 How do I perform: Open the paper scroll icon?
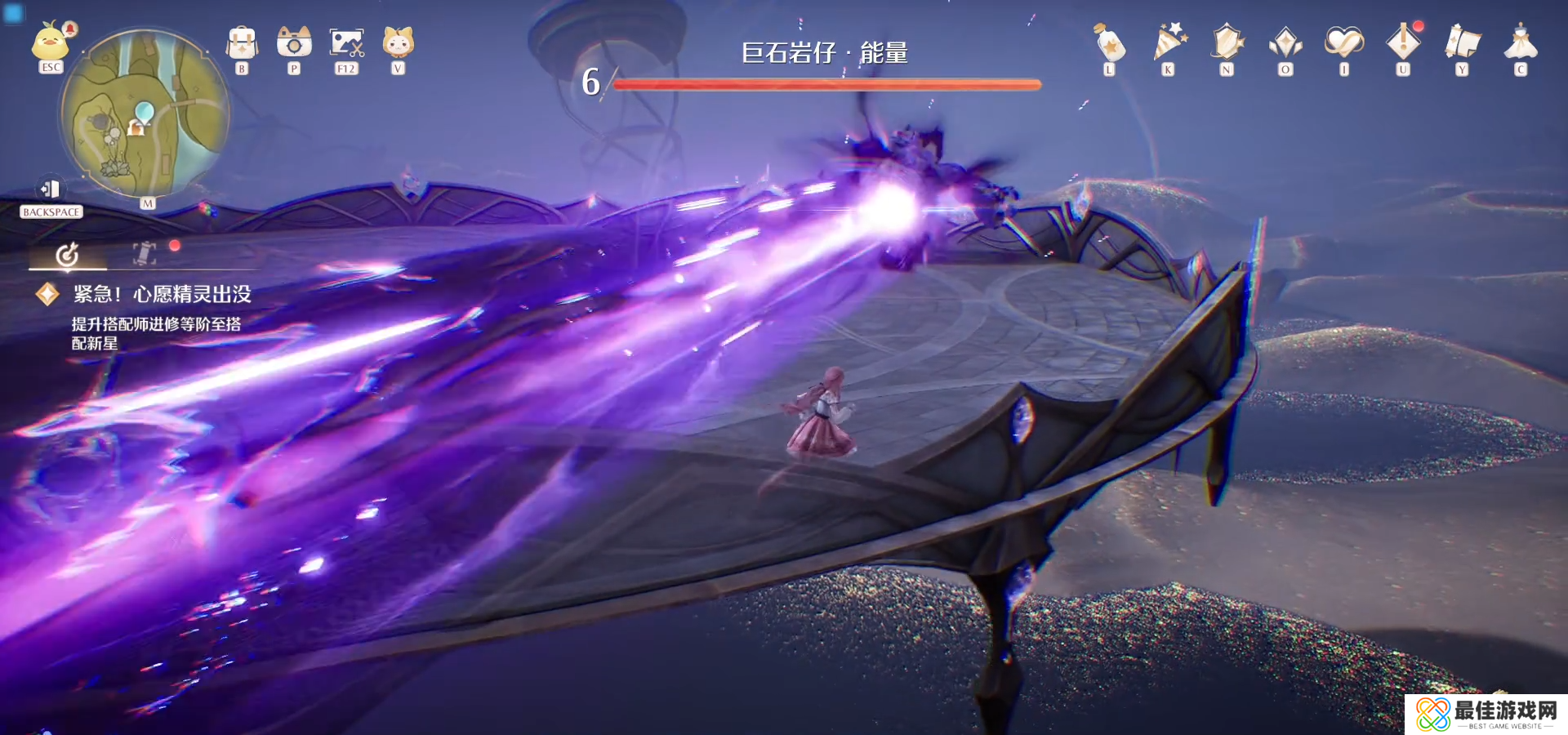point(1462,43)
